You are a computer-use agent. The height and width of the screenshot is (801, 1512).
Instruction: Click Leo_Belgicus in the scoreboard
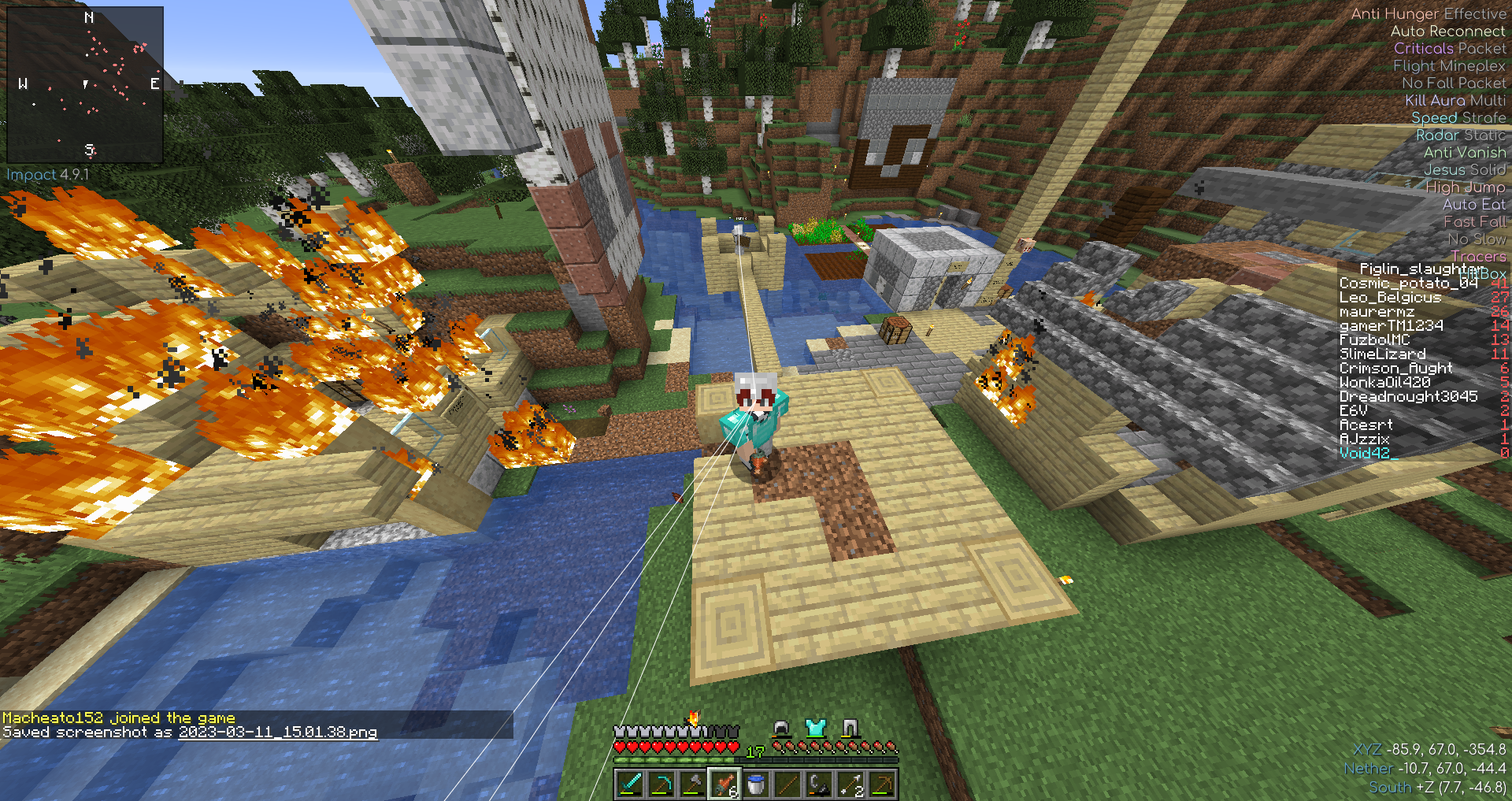(x=1390, y=298)
